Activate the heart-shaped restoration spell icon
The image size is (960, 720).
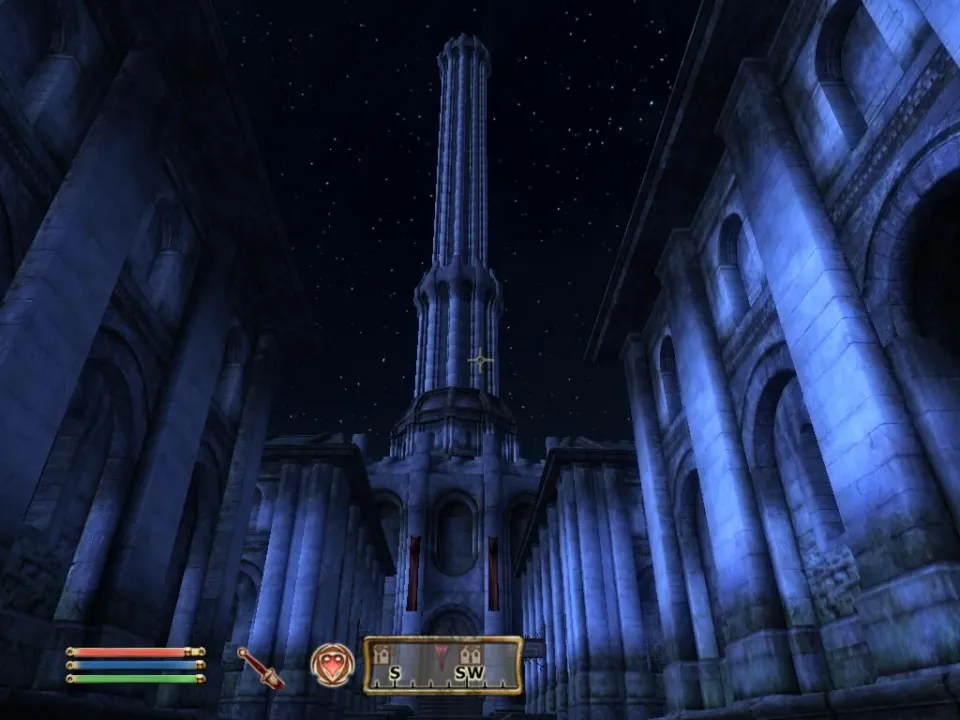click(331, 664)
